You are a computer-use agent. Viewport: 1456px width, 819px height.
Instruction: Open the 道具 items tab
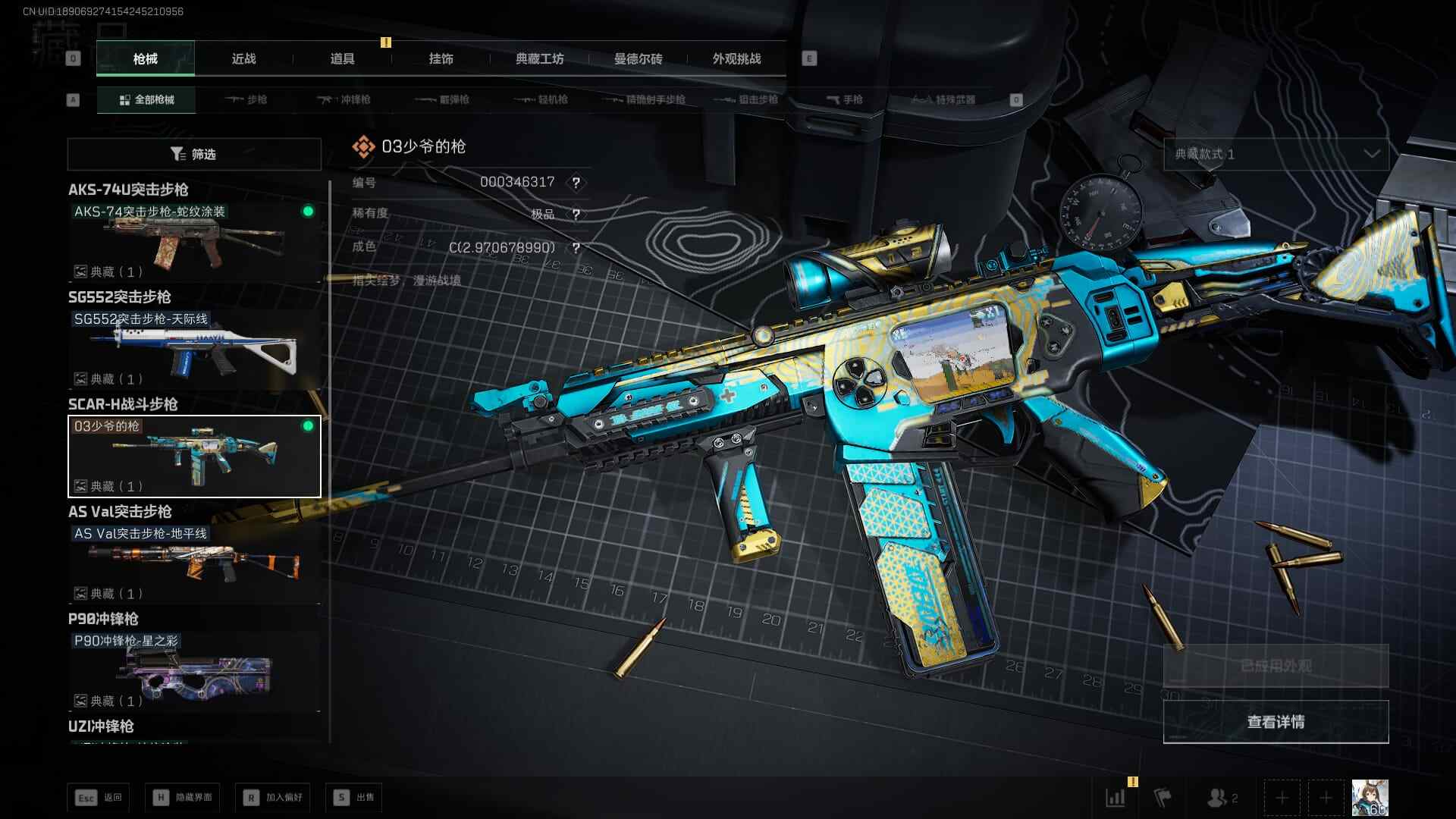342,59
